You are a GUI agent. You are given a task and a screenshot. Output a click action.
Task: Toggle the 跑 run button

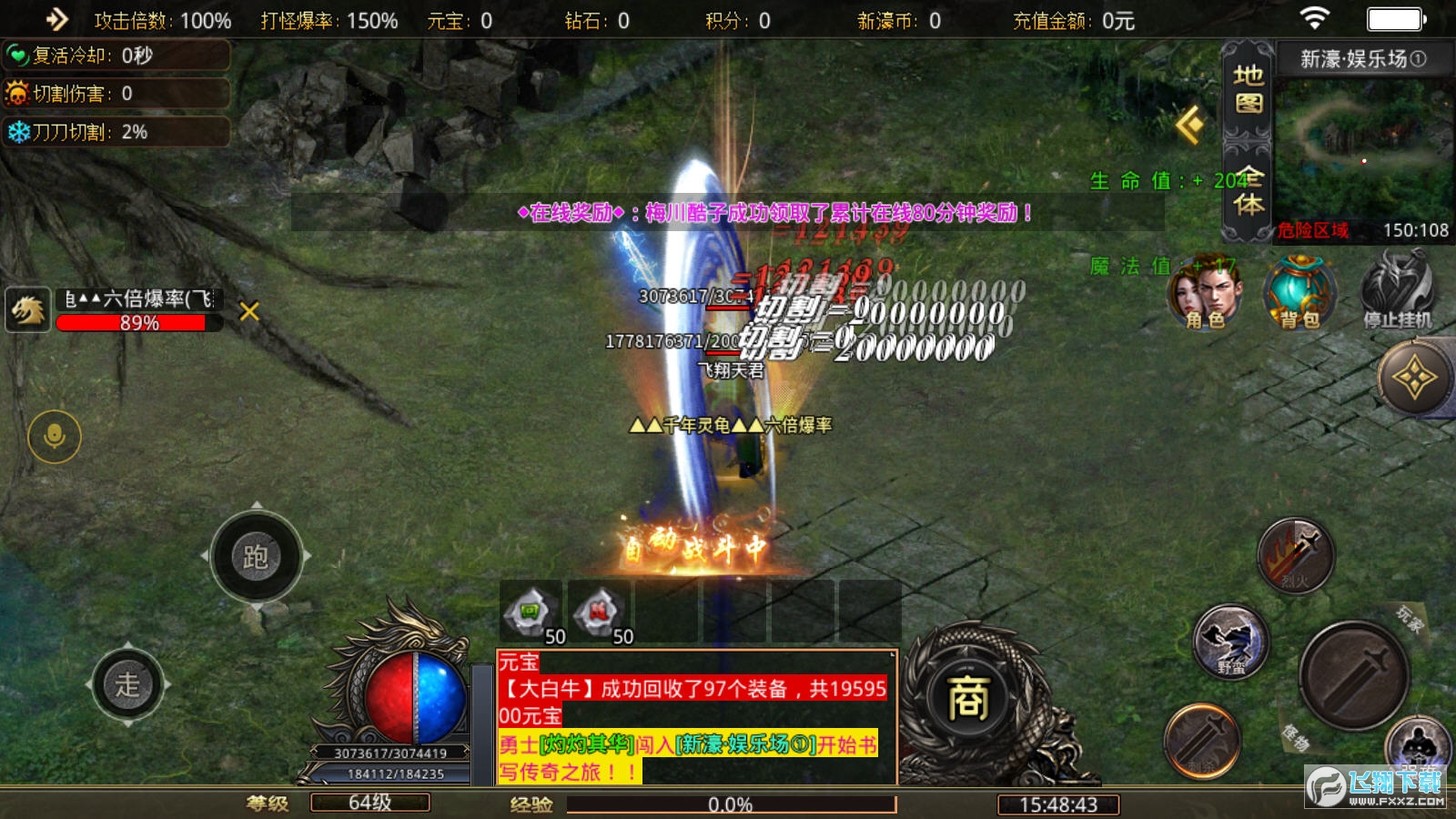256,556
